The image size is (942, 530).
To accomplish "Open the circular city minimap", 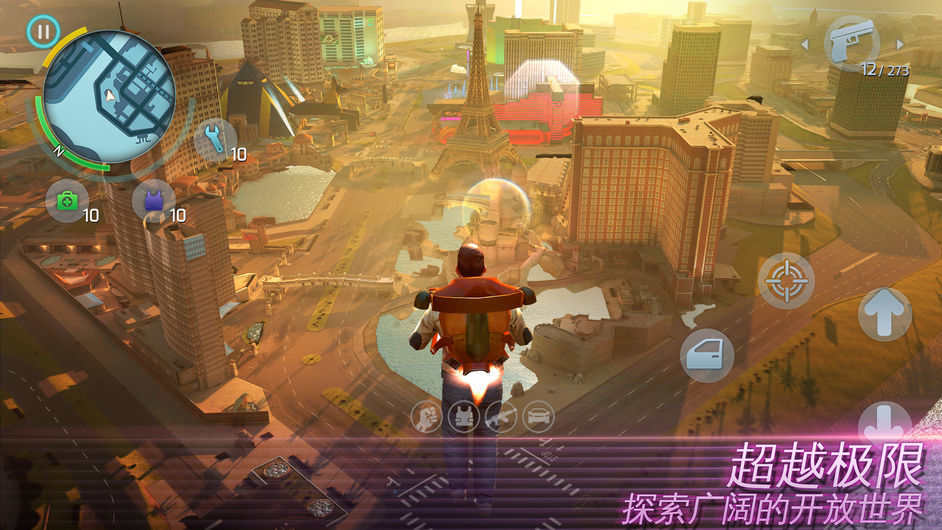I will pyautogui.click(x=110, y=97).
